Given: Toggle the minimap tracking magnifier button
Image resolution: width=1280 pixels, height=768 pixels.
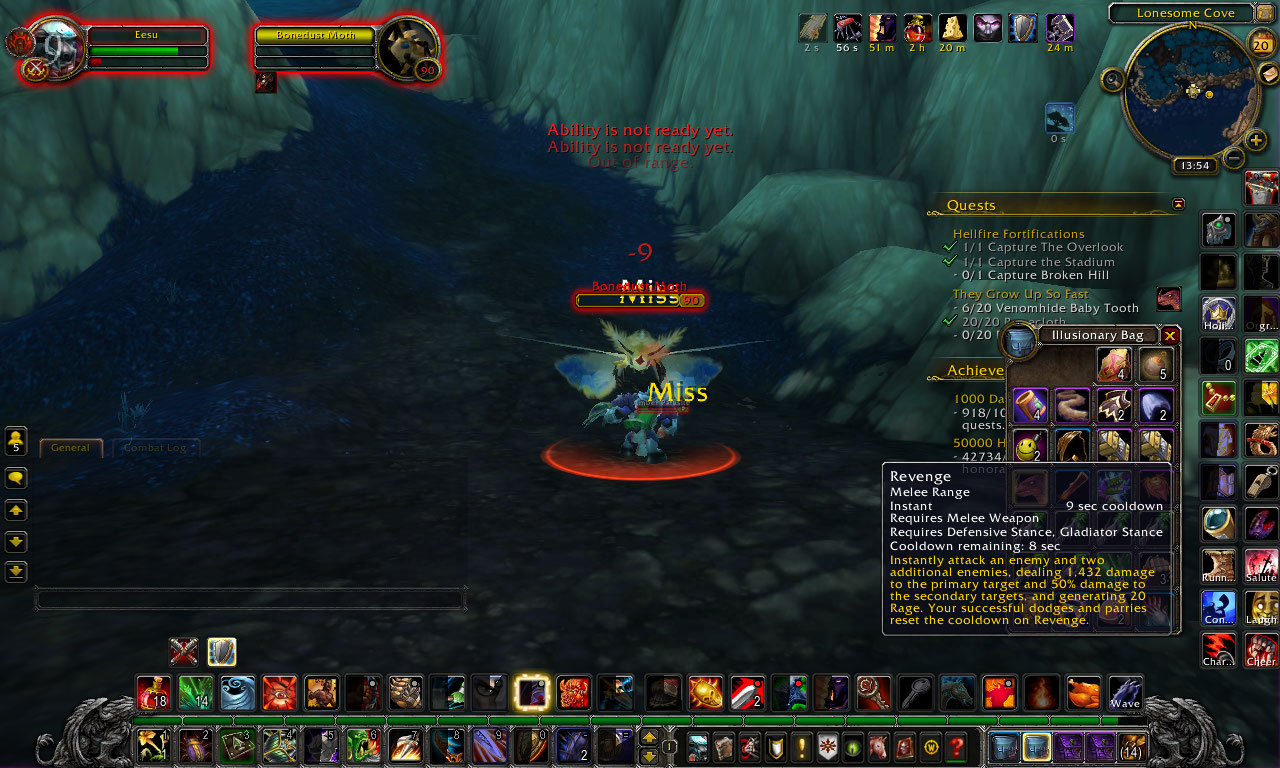Looking at the screenshot, I should pos(1112,80).
